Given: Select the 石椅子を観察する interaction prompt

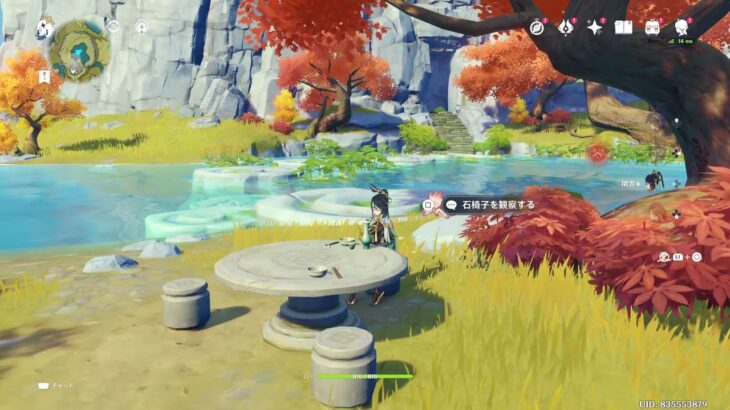Looking at the screenshot, I should pos(489,205).
